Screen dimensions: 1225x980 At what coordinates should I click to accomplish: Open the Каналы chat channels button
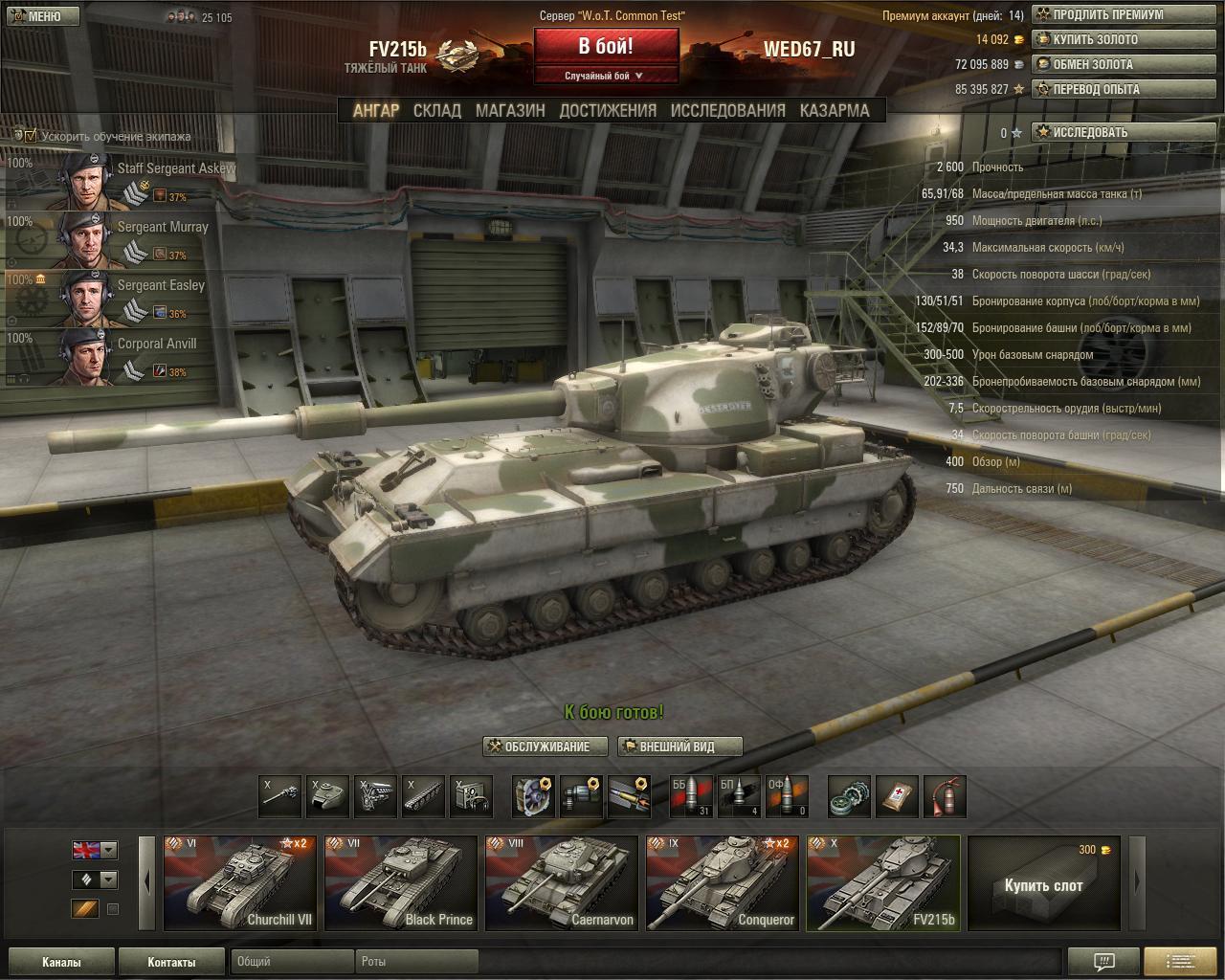coord(61,962)
